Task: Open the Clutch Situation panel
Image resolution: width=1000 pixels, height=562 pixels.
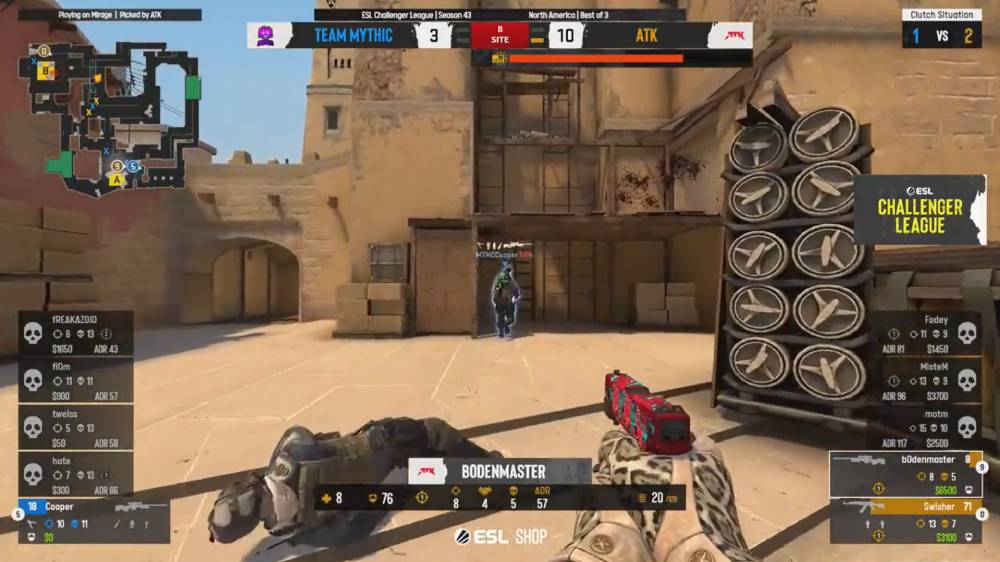Action: click(x=941, y=28)
